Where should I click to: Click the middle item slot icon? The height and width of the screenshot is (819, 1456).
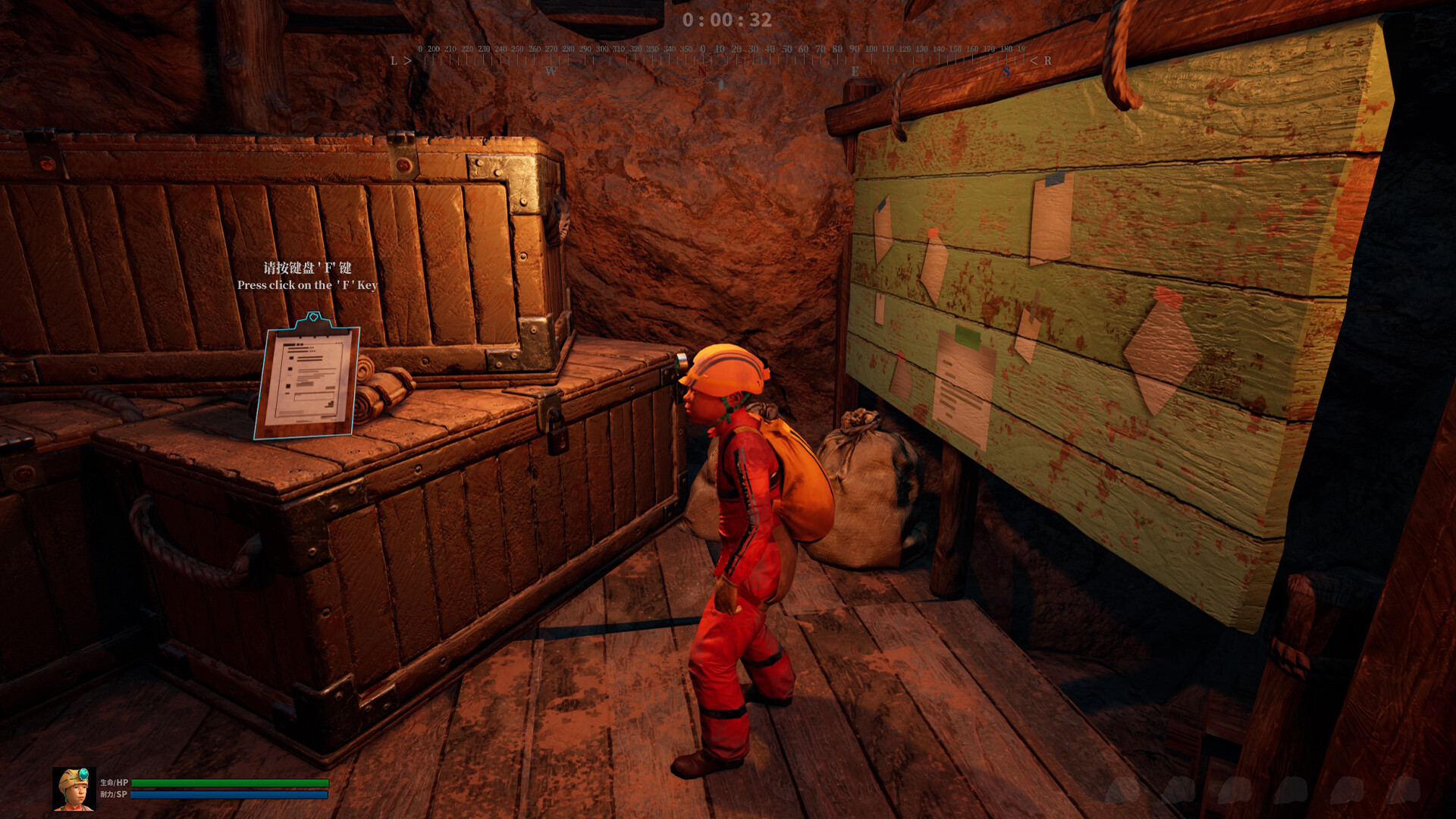(x=1236, y=789)
